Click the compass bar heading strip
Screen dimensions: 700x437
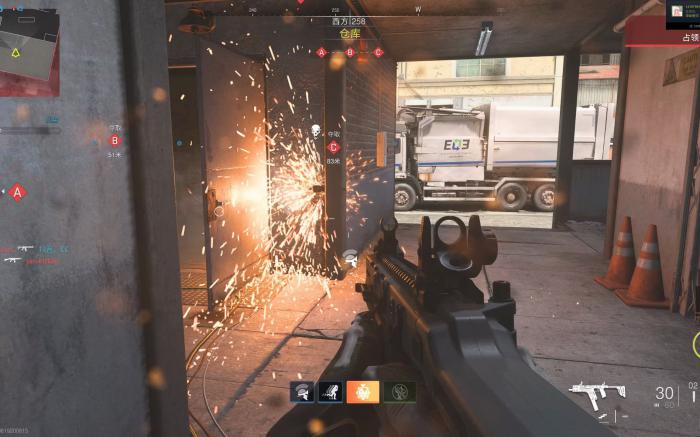349,11
